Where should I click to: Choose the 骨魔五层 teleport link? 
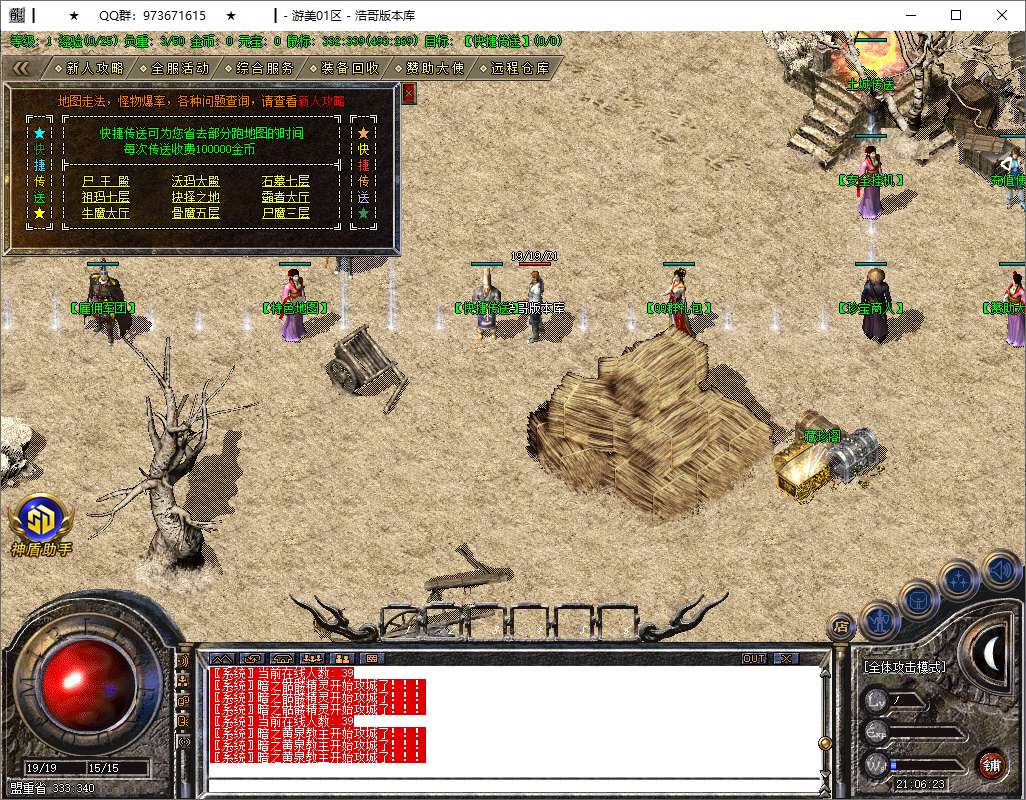click(195, 213)
